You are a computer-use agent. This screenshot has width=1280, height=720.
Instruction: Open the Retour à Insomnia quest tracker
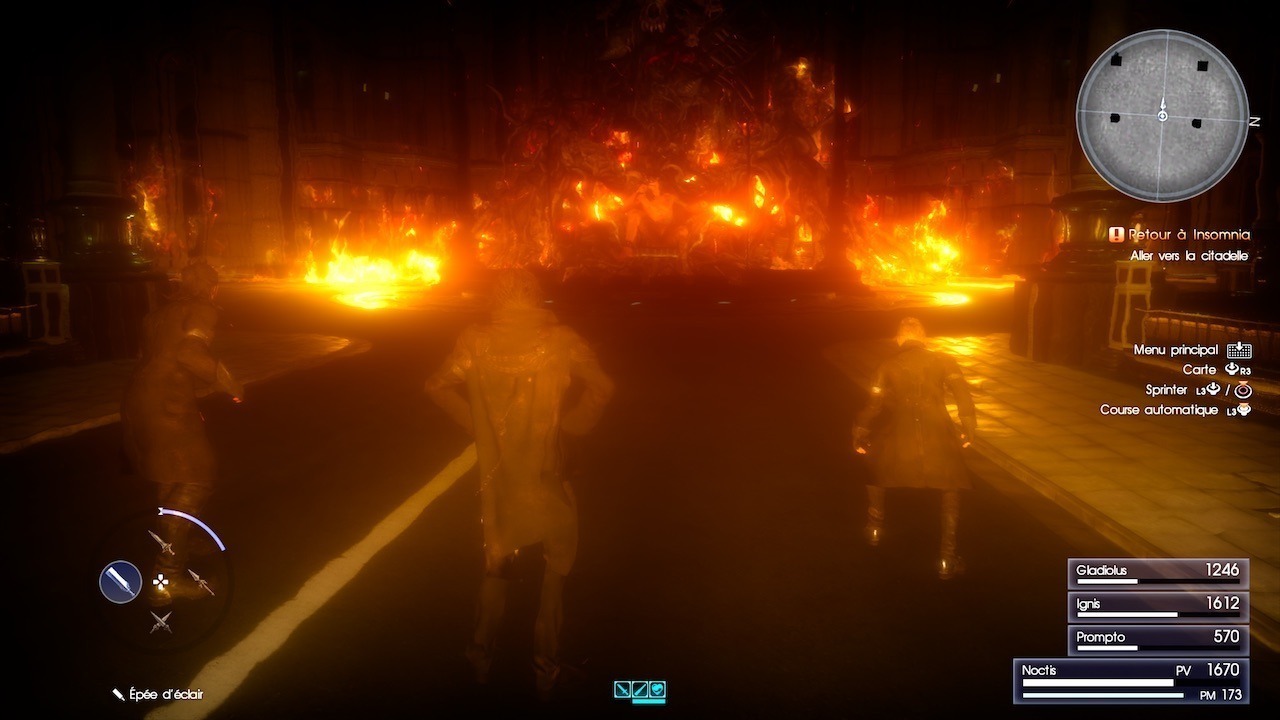[1180, 235]
